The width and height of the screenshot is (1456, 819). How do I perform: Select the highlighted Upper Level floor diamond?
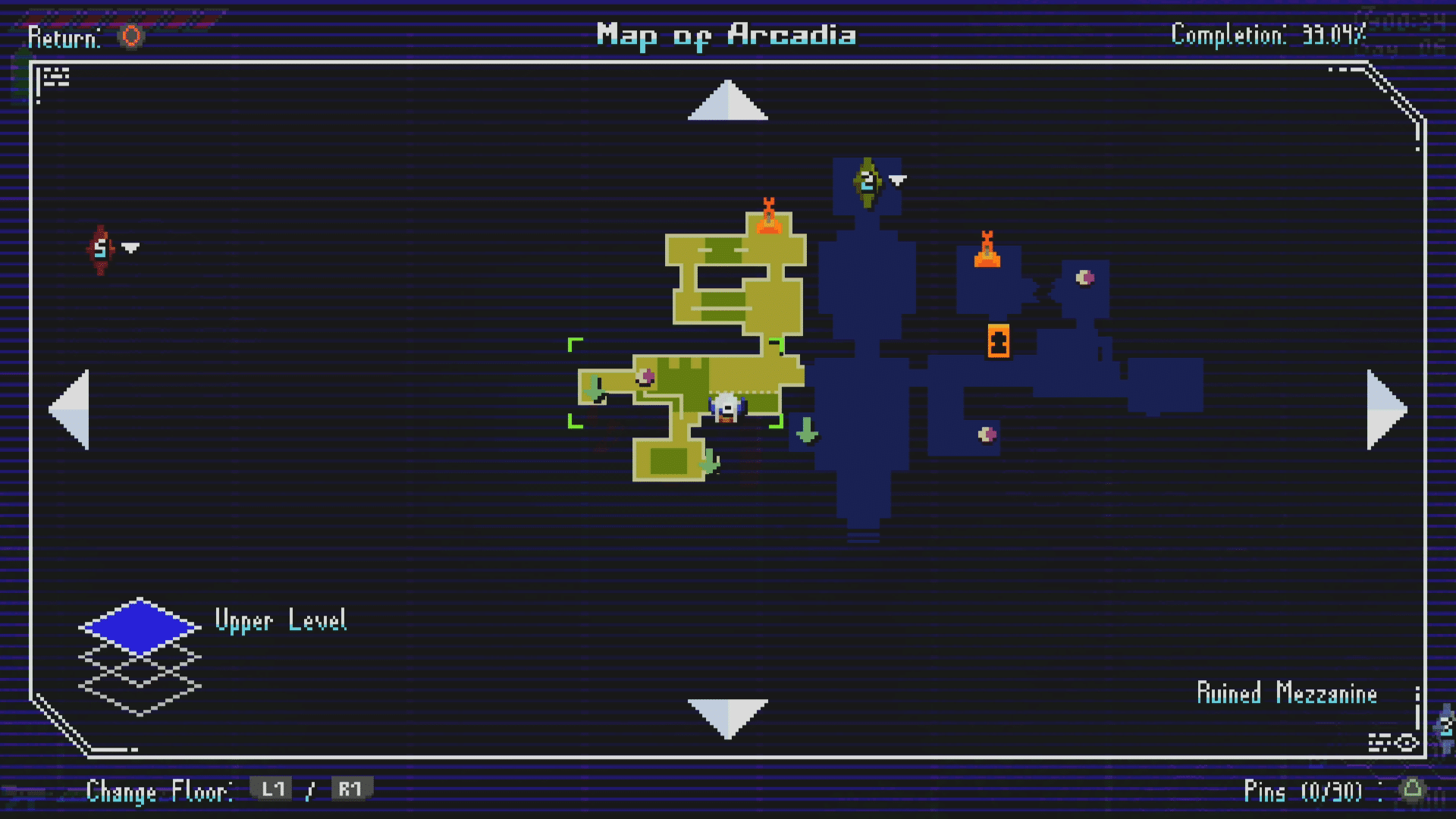(x=140, y=626)
